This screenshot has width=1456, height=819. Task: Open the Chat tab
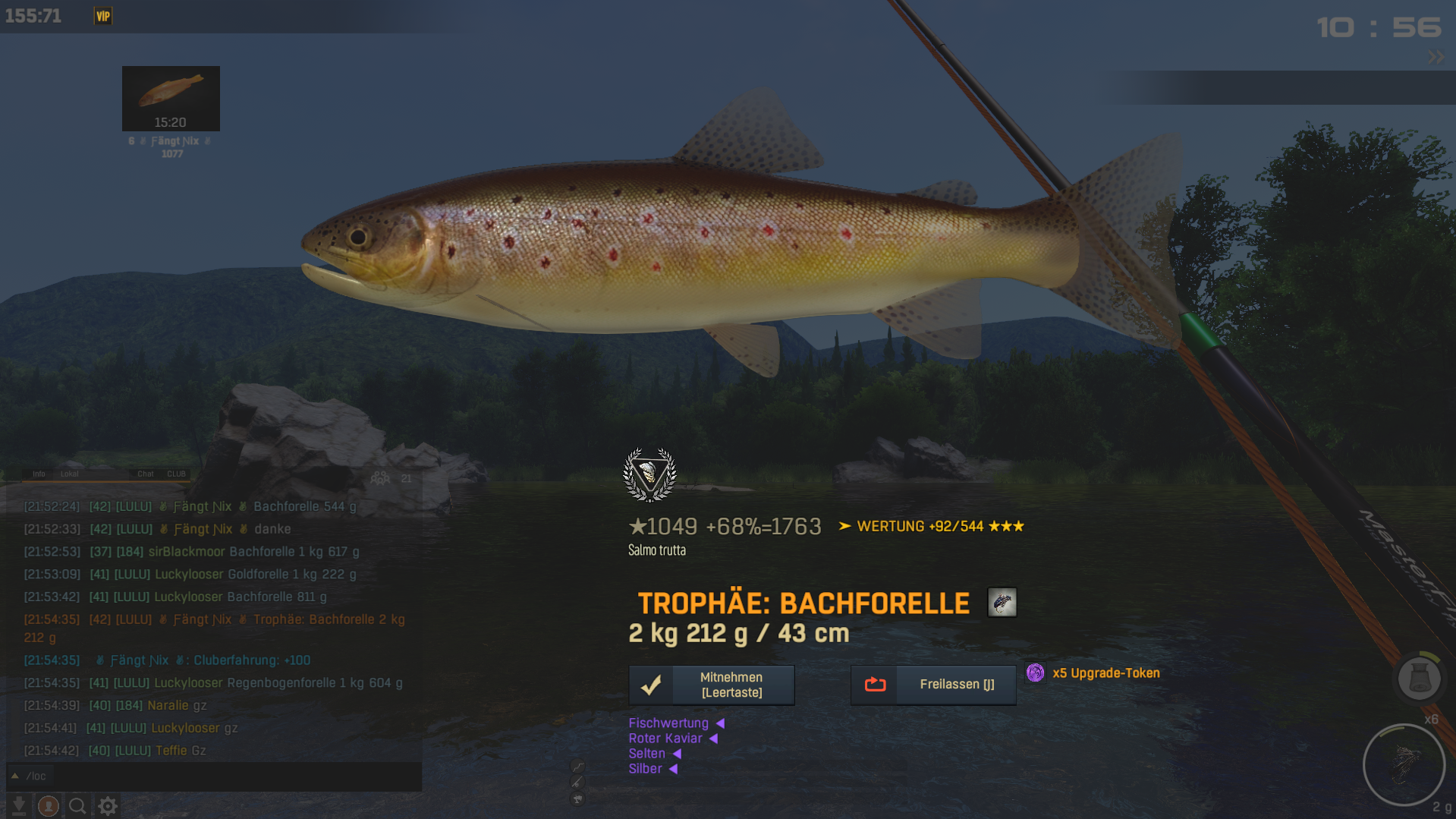click(x=145, y=474)
